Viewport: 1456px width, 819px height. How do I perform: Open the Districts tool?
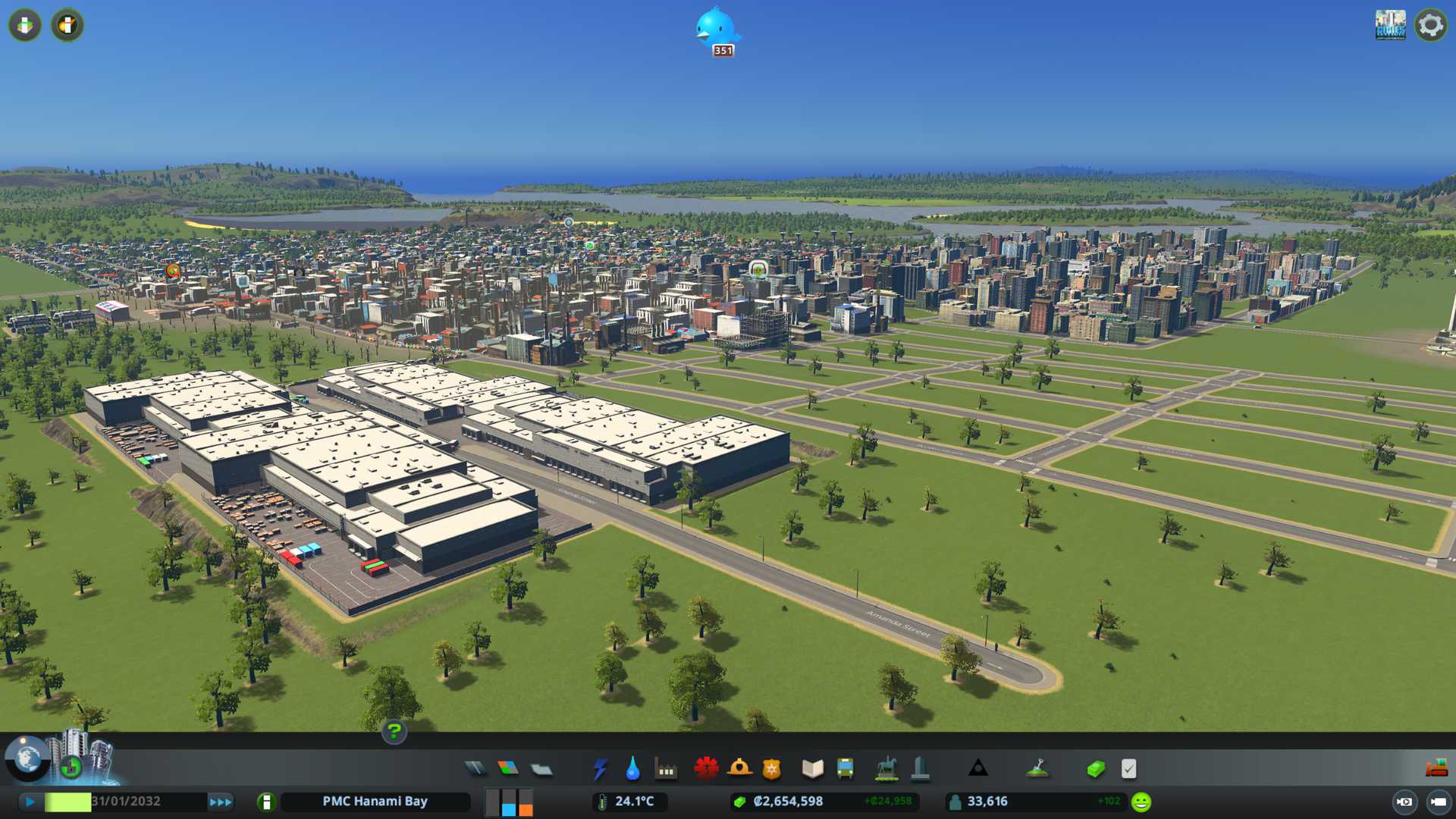tap(541, 770)
